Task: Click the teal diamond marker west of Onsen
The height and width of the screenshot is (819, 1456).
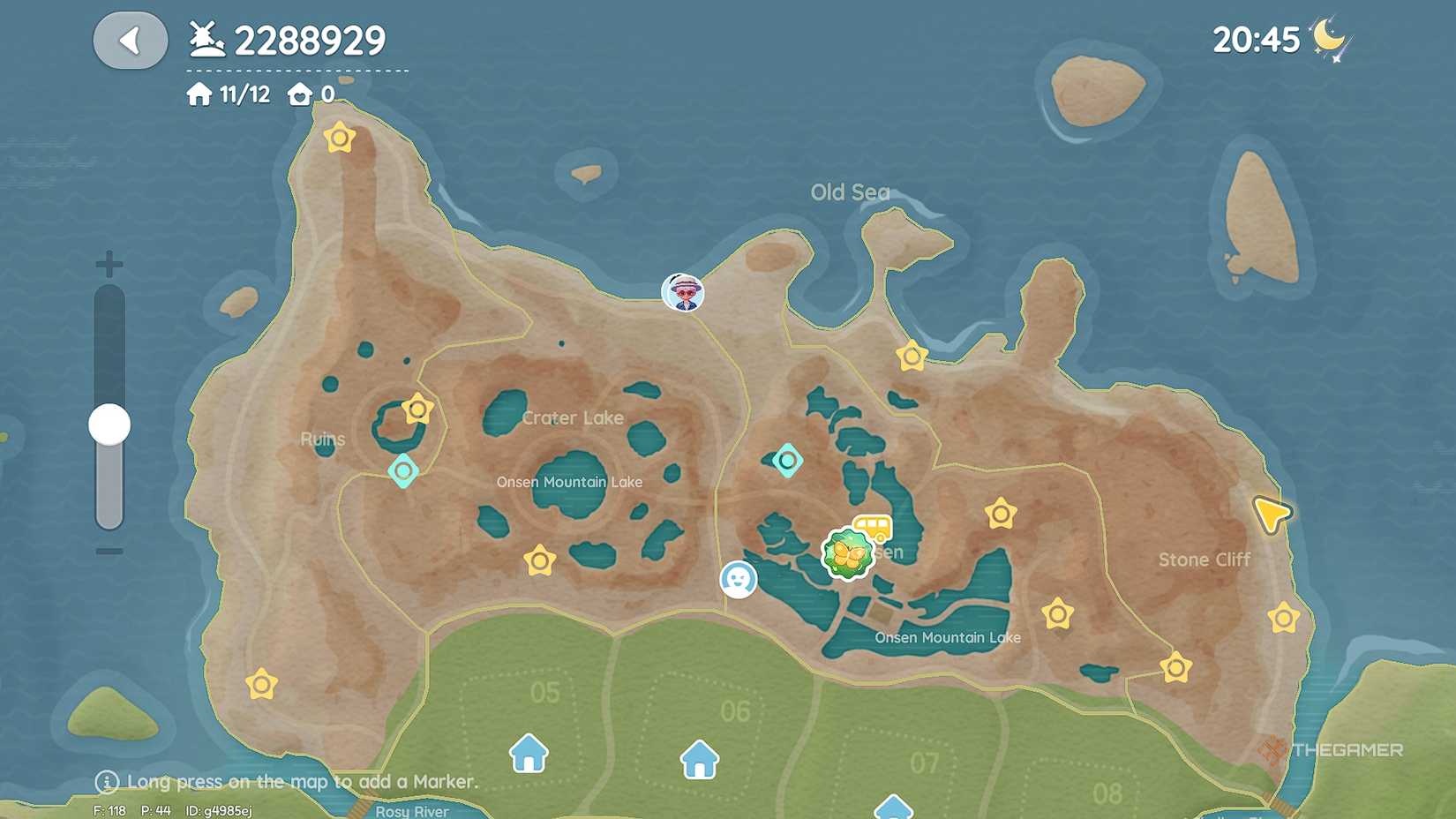Action: 786,459
